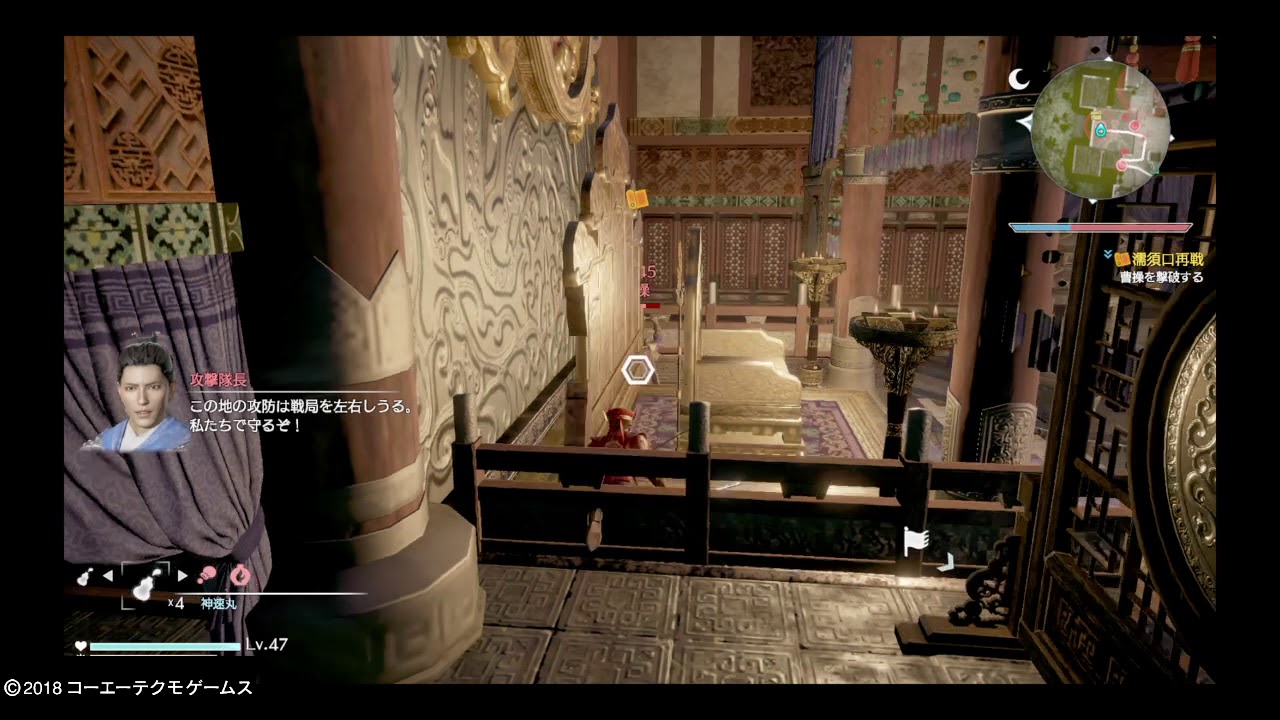Click the pink bomb item icon
Viewport: 1280px width, 720px height.
[x=208, y=573]
